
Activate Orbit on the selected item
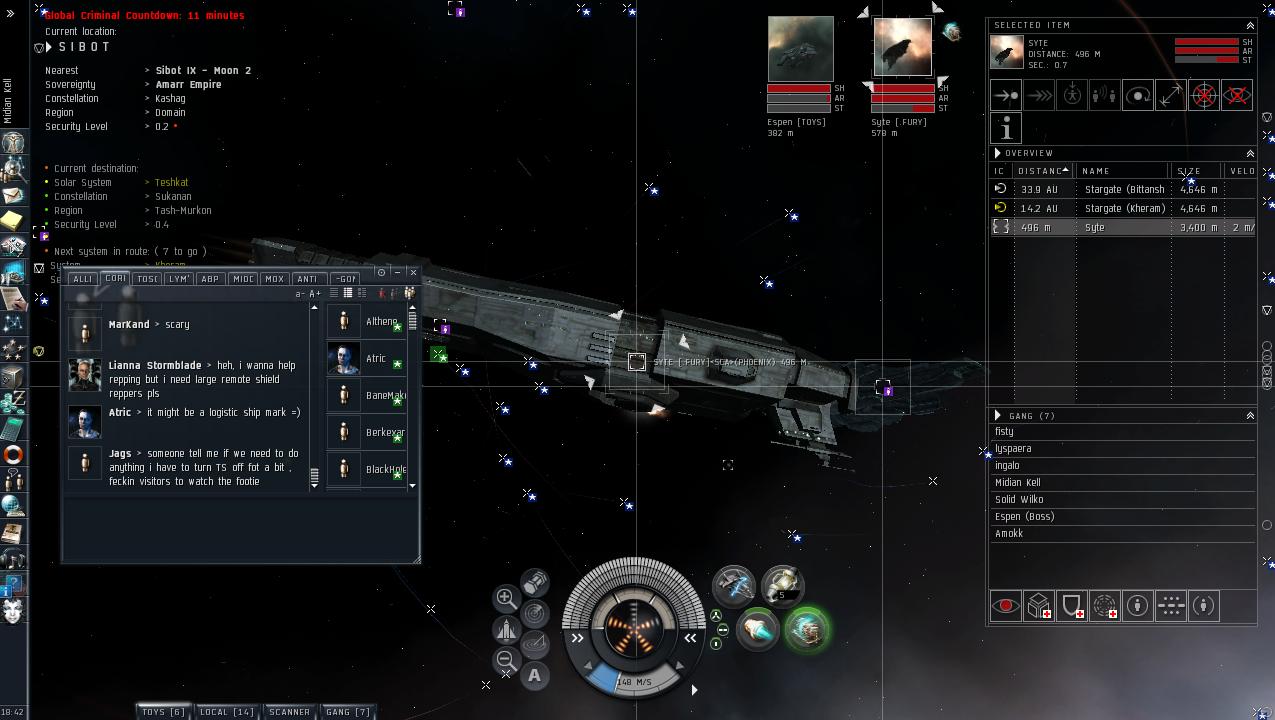click(x=1138, y=95)
